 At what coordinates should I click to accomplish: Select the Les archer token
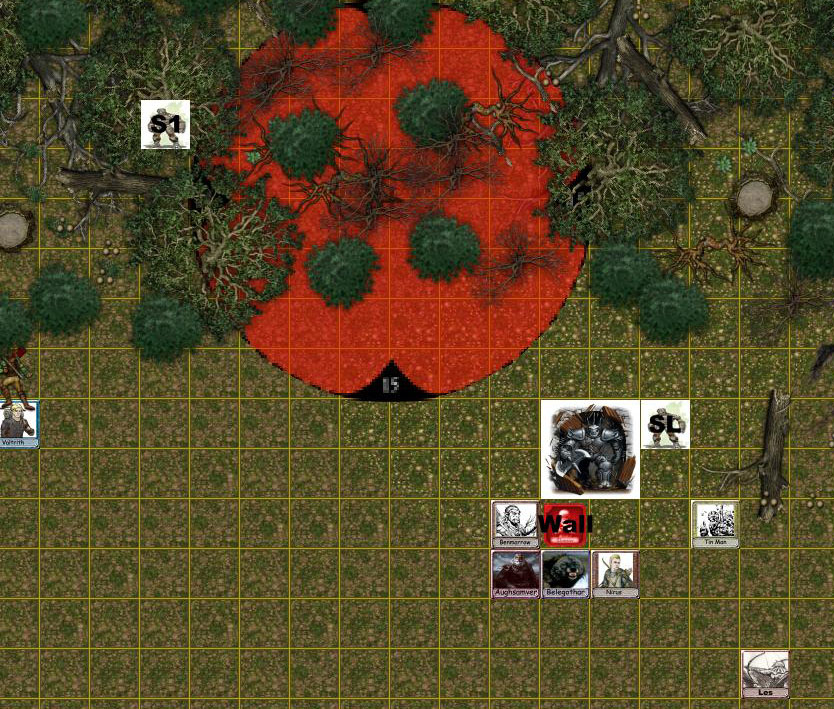tap(765, 673)
